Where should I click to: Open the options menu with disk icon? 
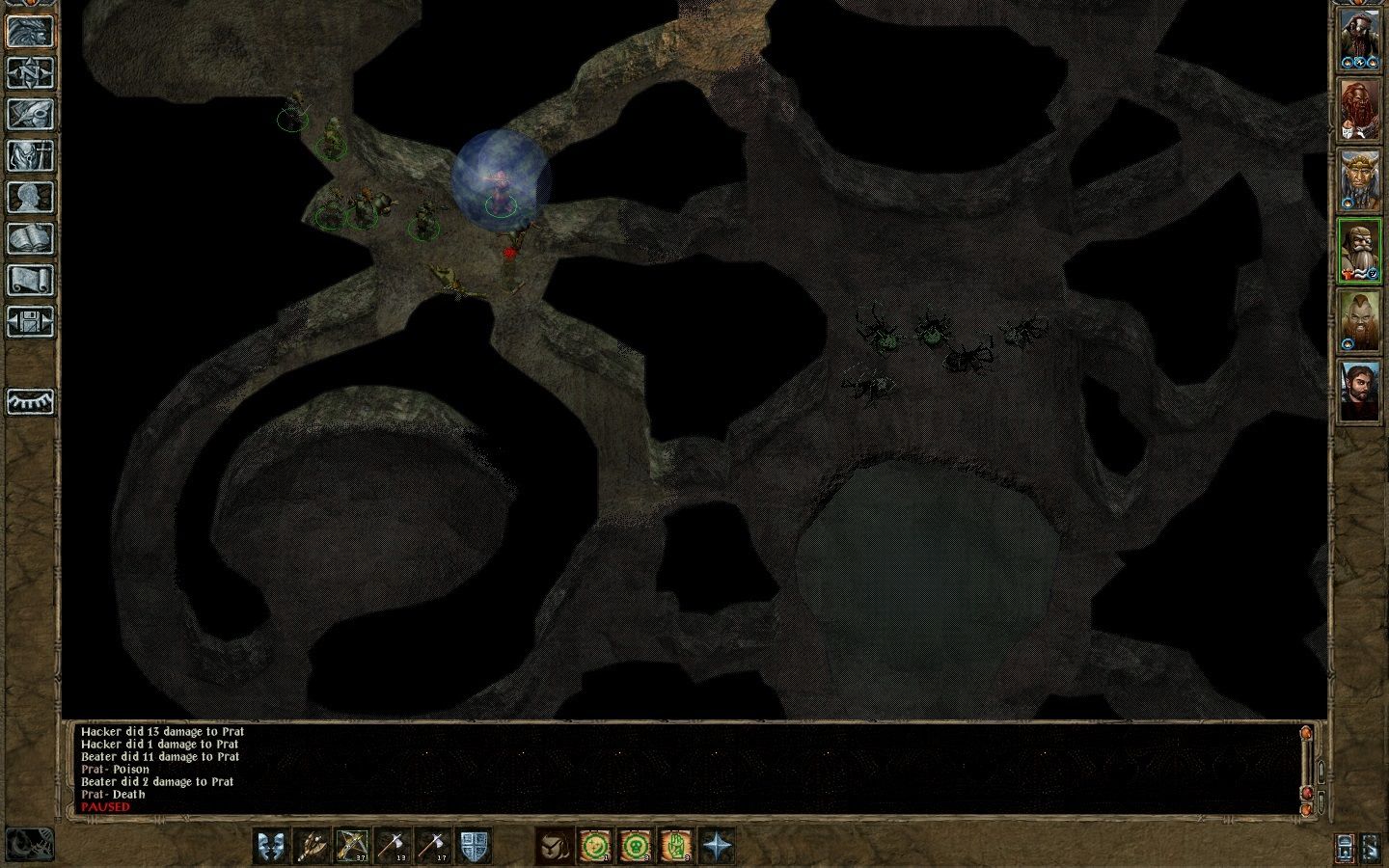pos(30,321)
